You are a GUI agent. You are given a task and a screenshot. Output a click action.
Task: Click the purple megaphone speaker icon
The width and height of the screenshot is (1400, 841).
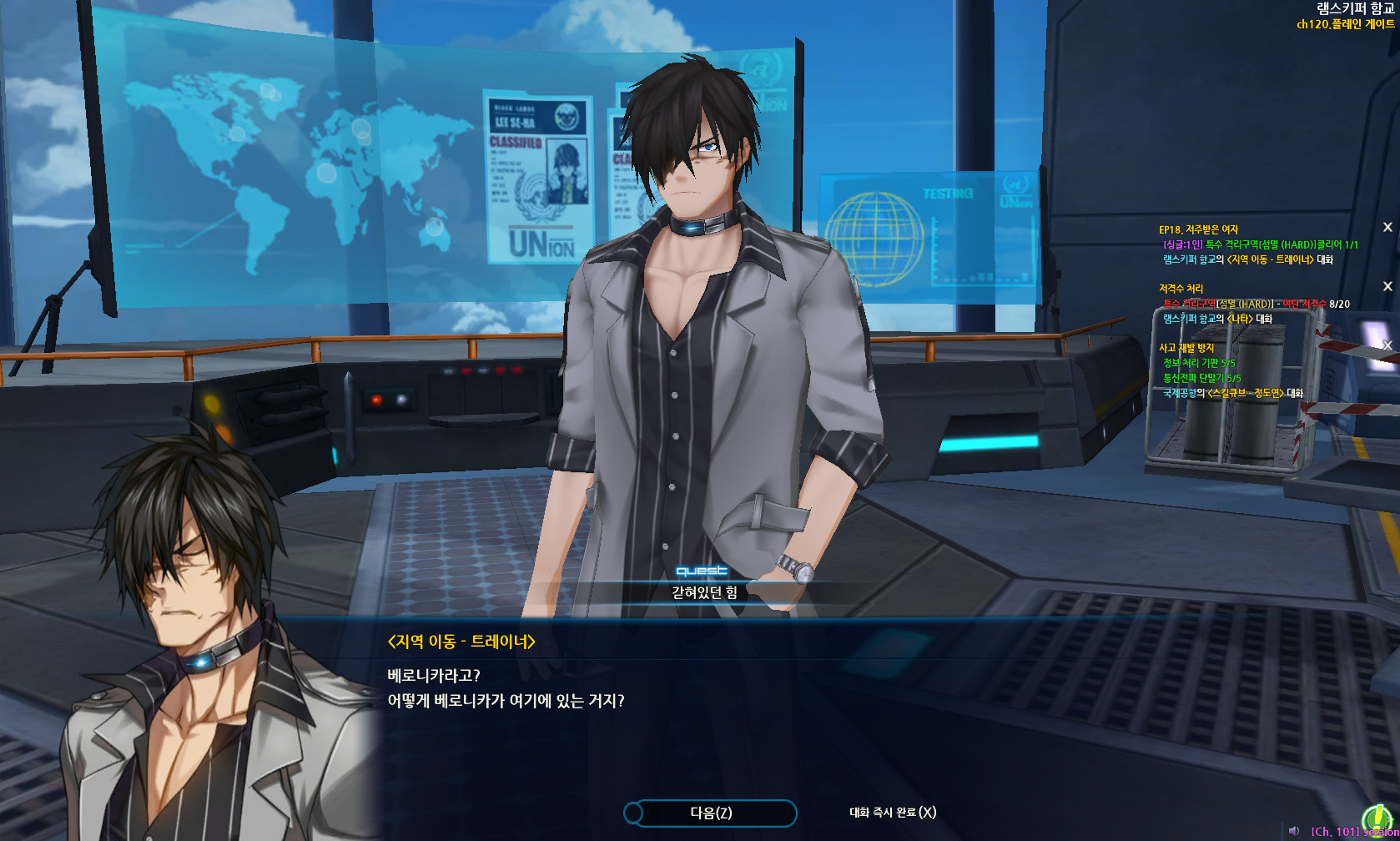[1294, 831]
